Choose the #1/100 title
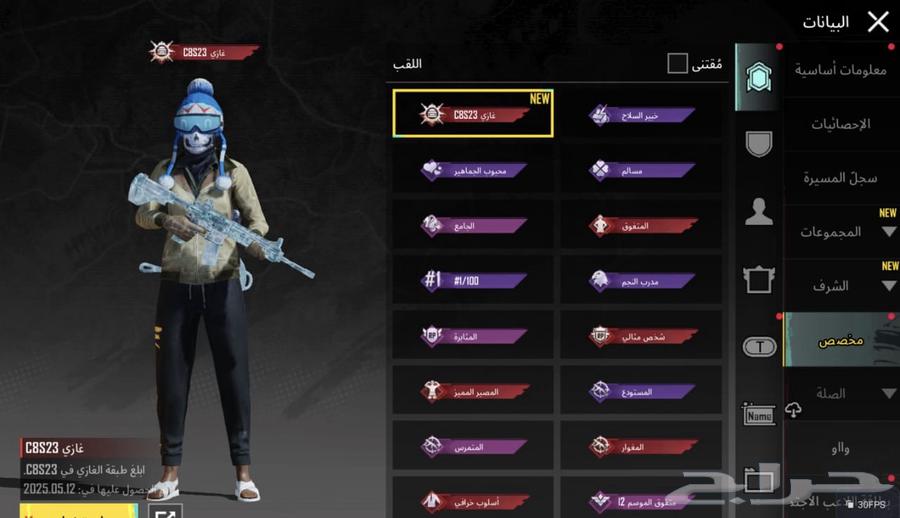 coord(473,281)
